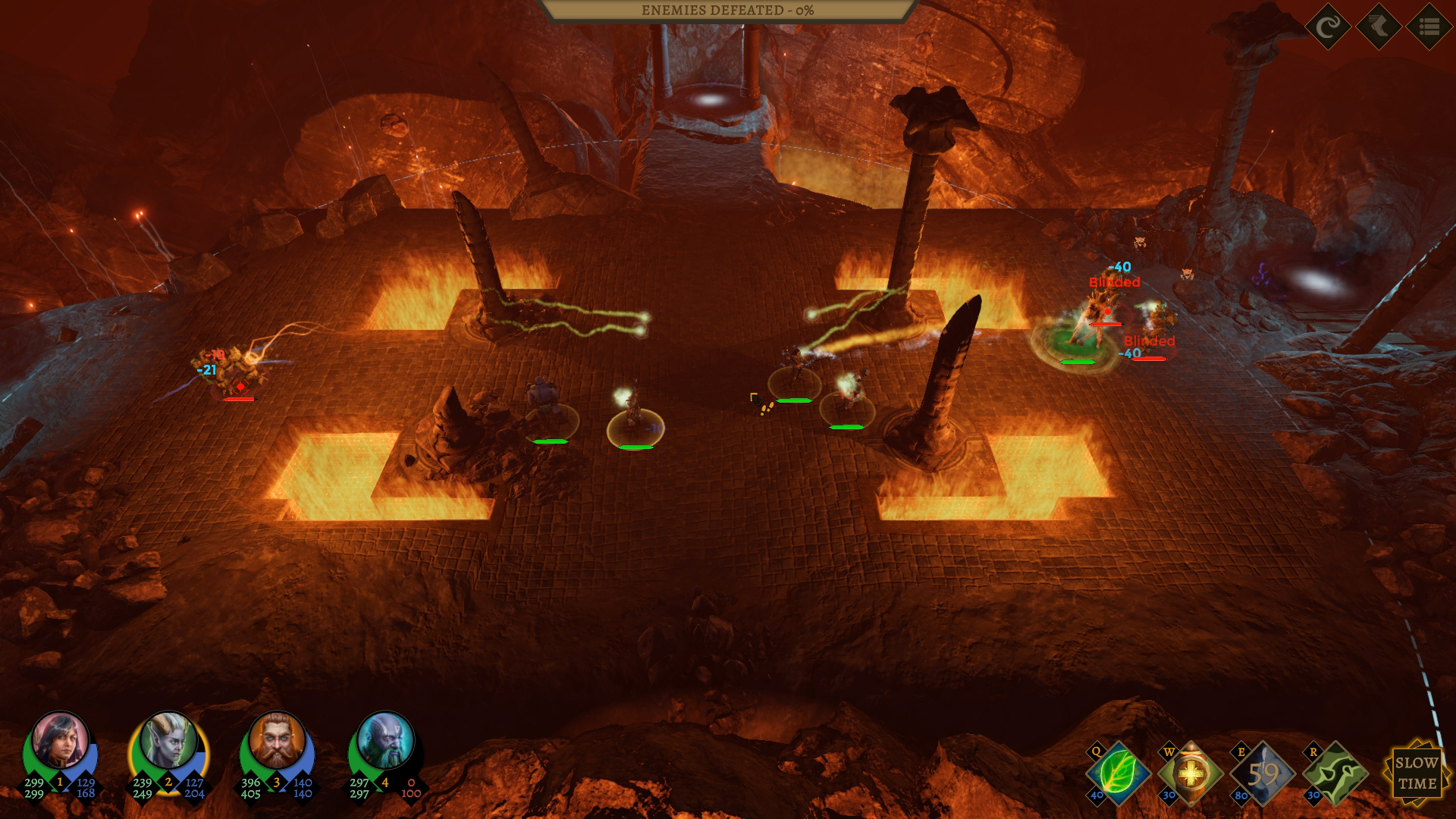Screen dimensions: 1456x819
Task: Activate the W golden cross ability
Action: (1192, 774)
